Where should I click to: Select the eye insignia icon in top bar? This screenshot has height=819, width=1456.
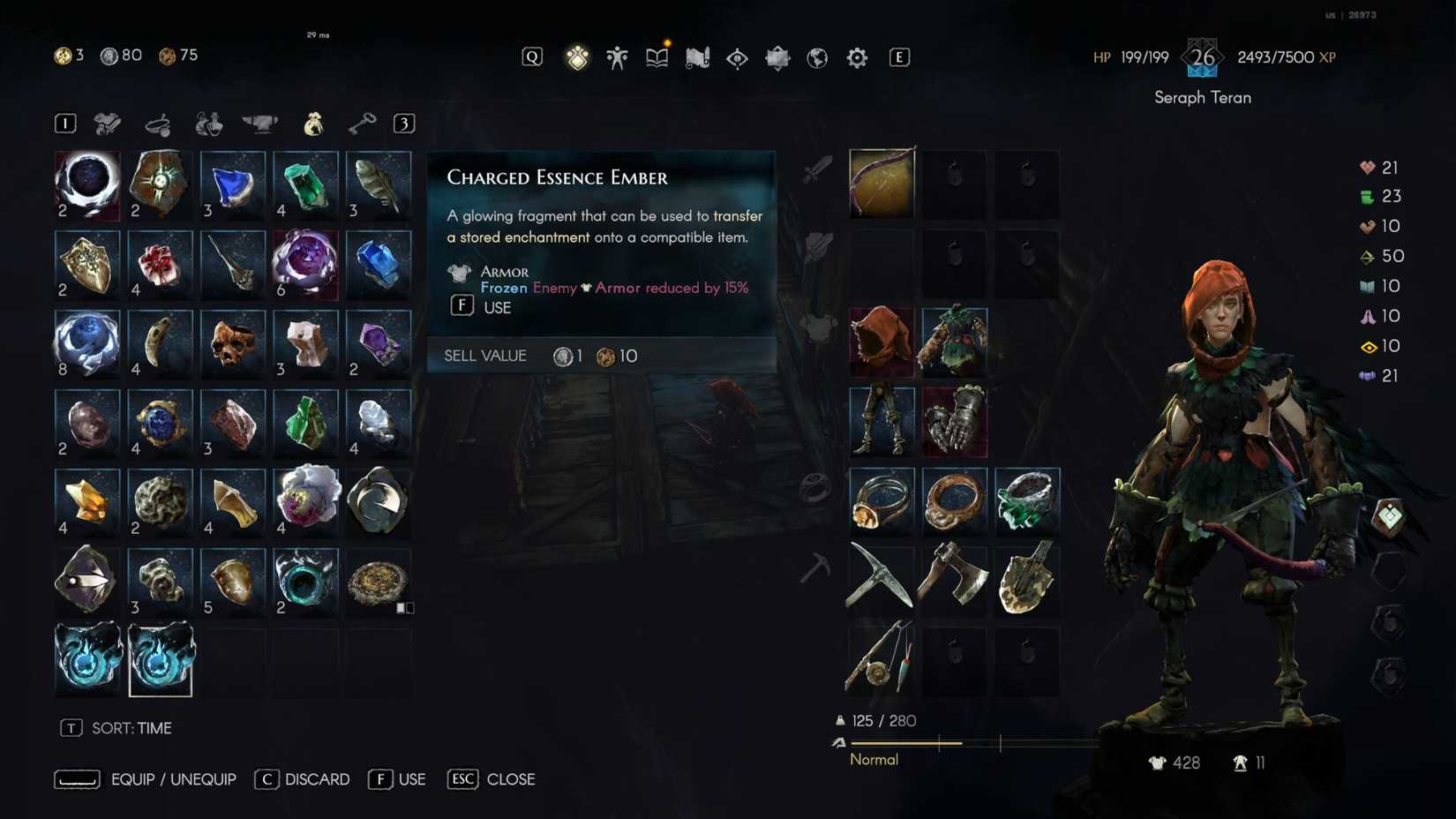pos(738,56)
